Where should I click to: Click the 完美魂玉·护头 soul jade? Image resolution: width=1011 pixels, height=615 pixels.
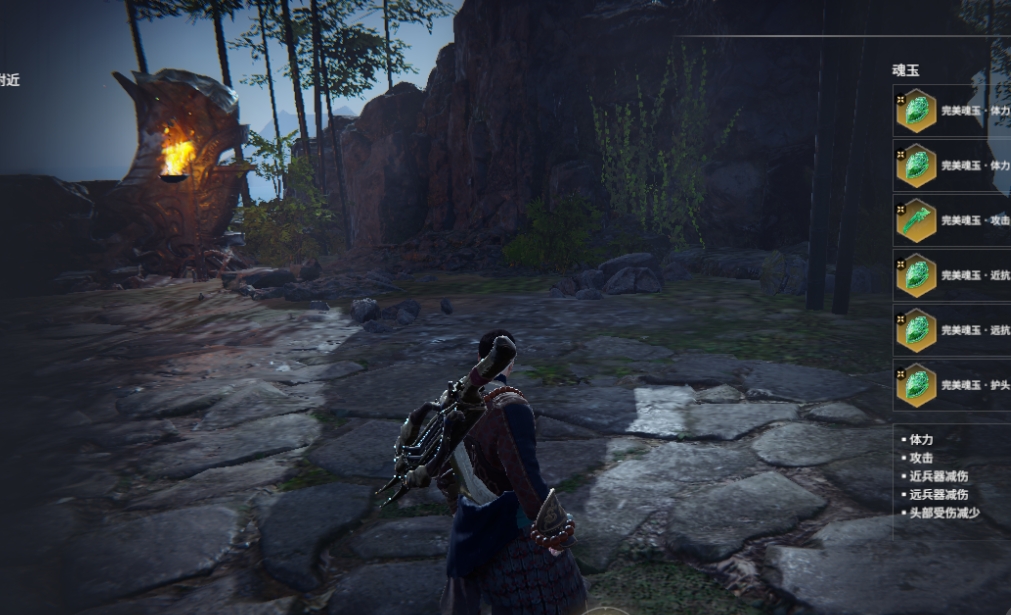(950, 385)
